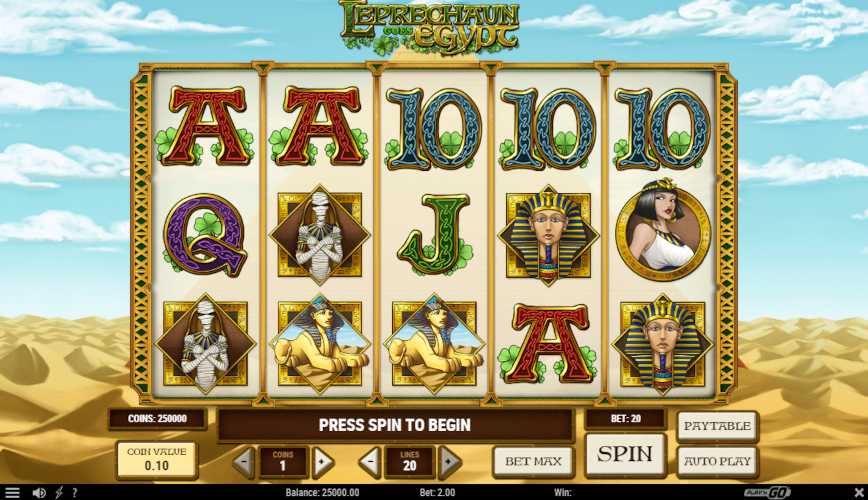Toggle the lightning bolt fast play icon
The width and height of the screenshot is (868, 500).
[x=59, y=492]
